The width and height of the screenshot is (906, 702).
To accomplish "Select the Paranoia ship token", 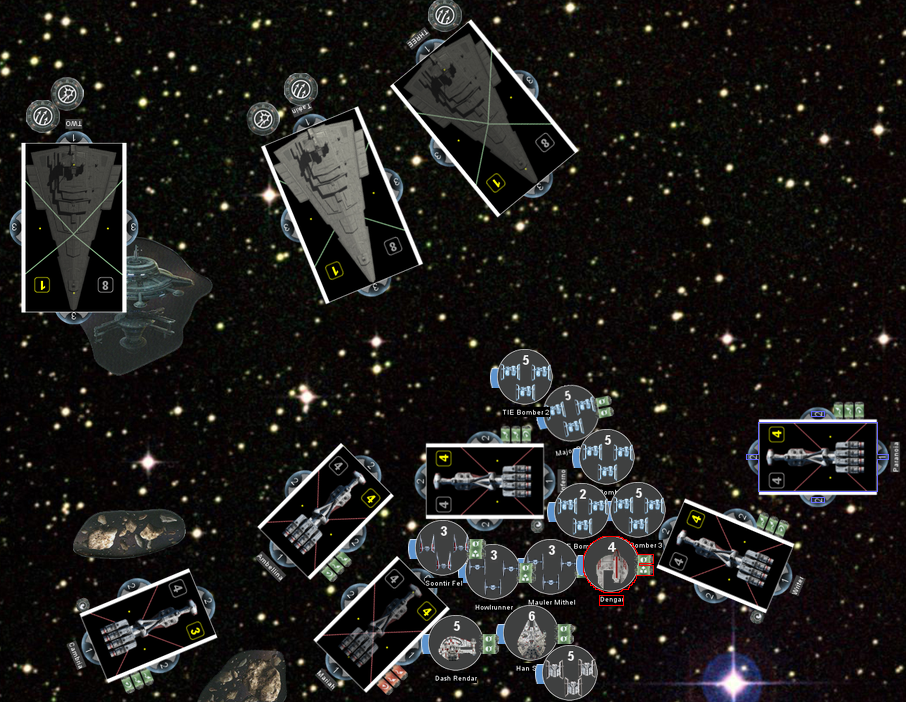I will click(818, 457).
